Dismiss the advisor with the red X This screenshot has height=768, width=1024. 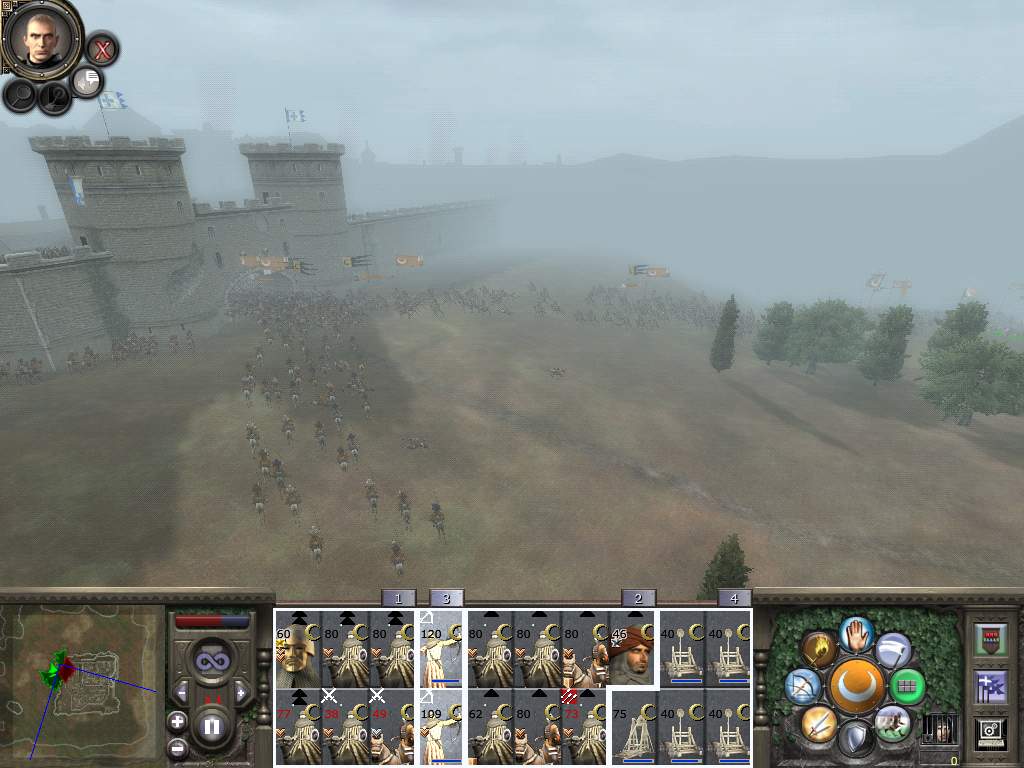pos(101,48)
